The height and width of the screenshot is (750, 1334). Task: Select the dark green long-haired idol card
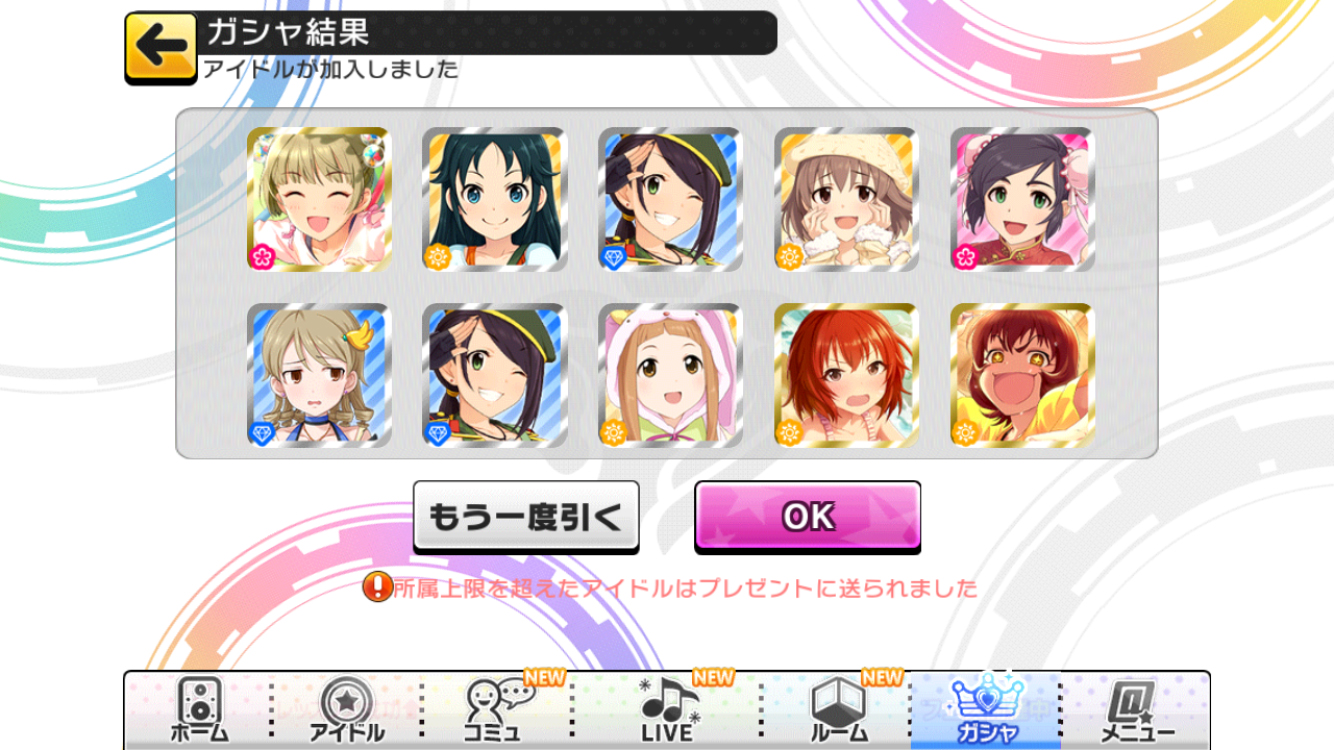coord(495,199)
